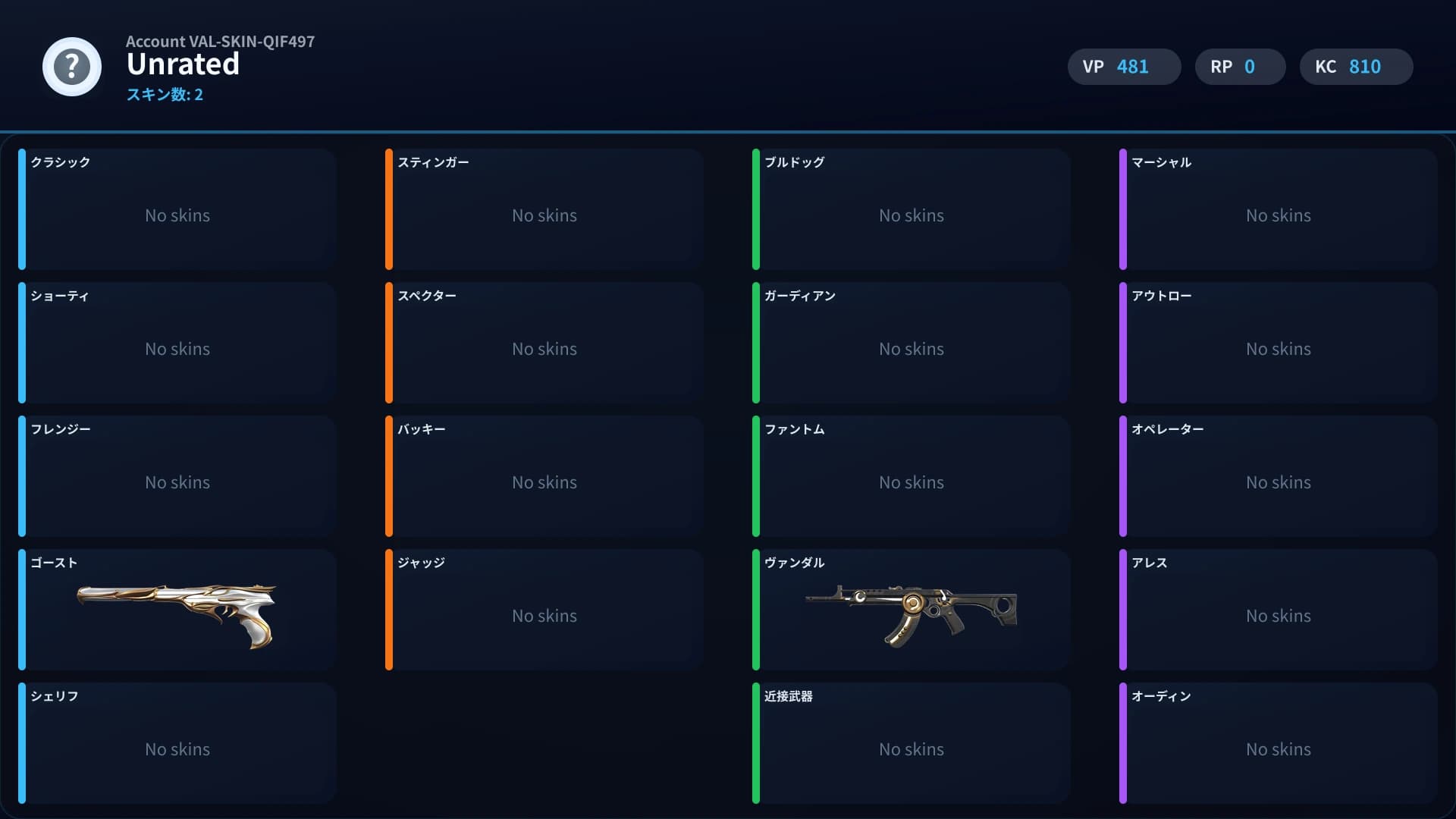Click the スキン数: 2 counter
This screenshot has height=819, width=1456.
point(165,95)
